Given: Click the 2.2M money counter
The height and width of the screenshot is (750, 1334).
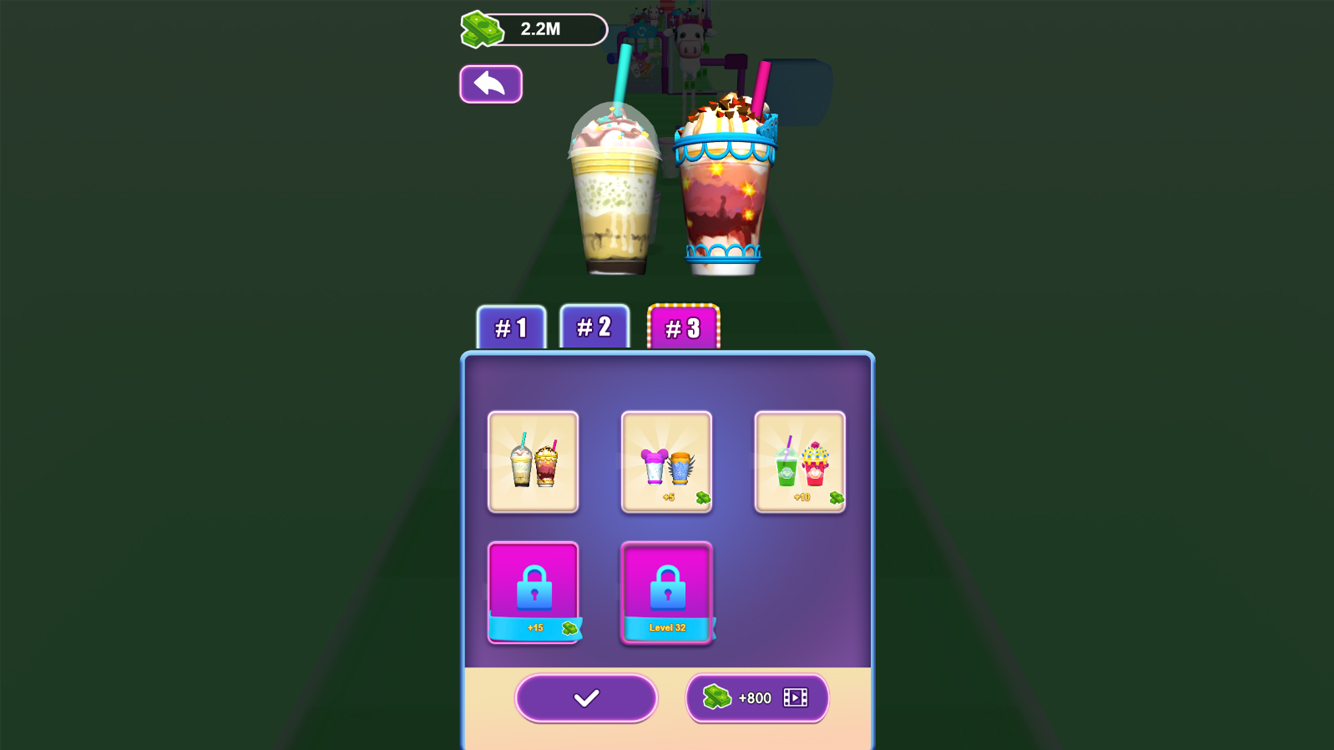Looking at the screenshot, I should 540,29.
